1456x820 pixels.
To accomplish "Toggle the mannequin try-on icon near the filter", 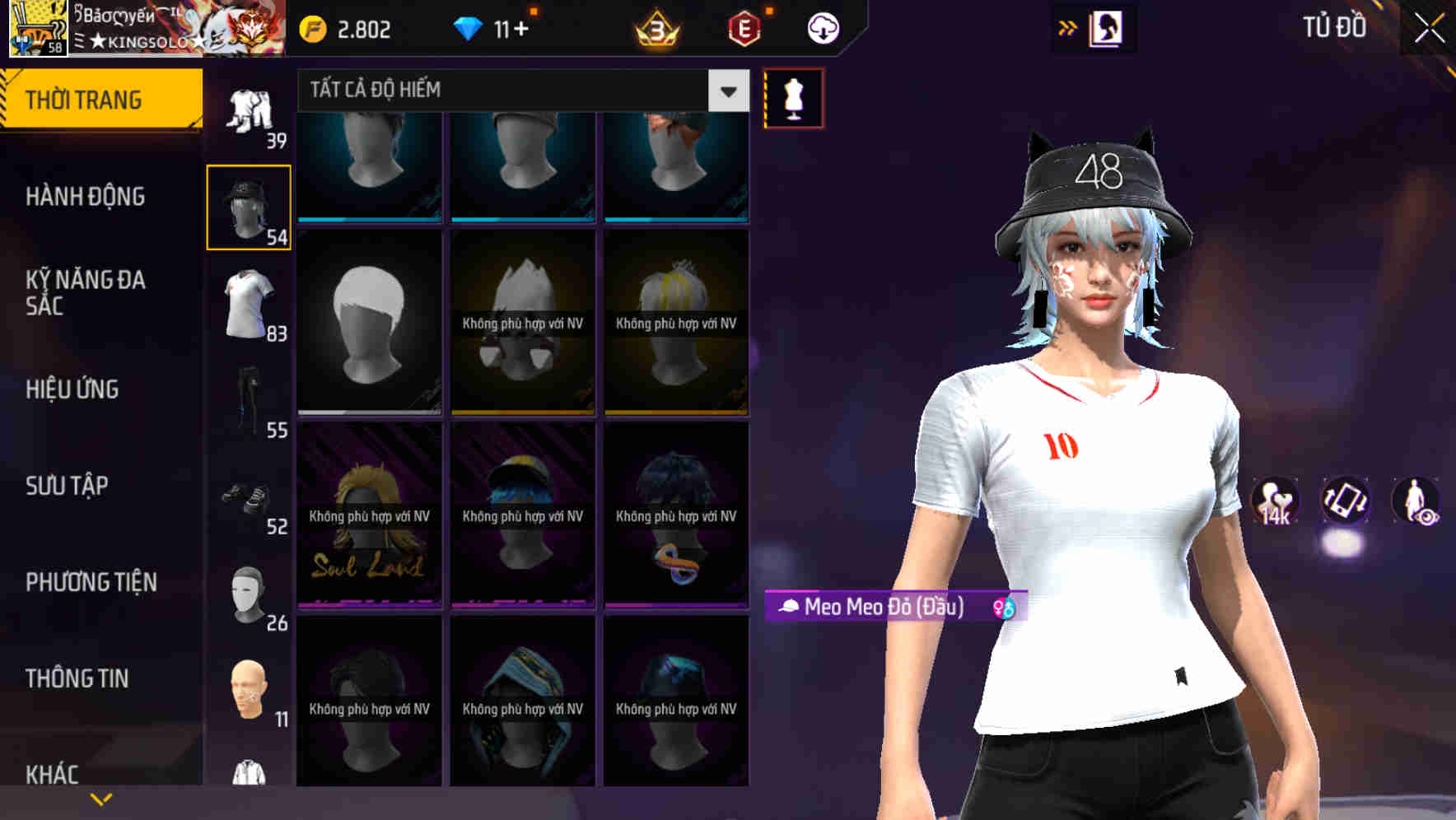I will pos(792,97).
